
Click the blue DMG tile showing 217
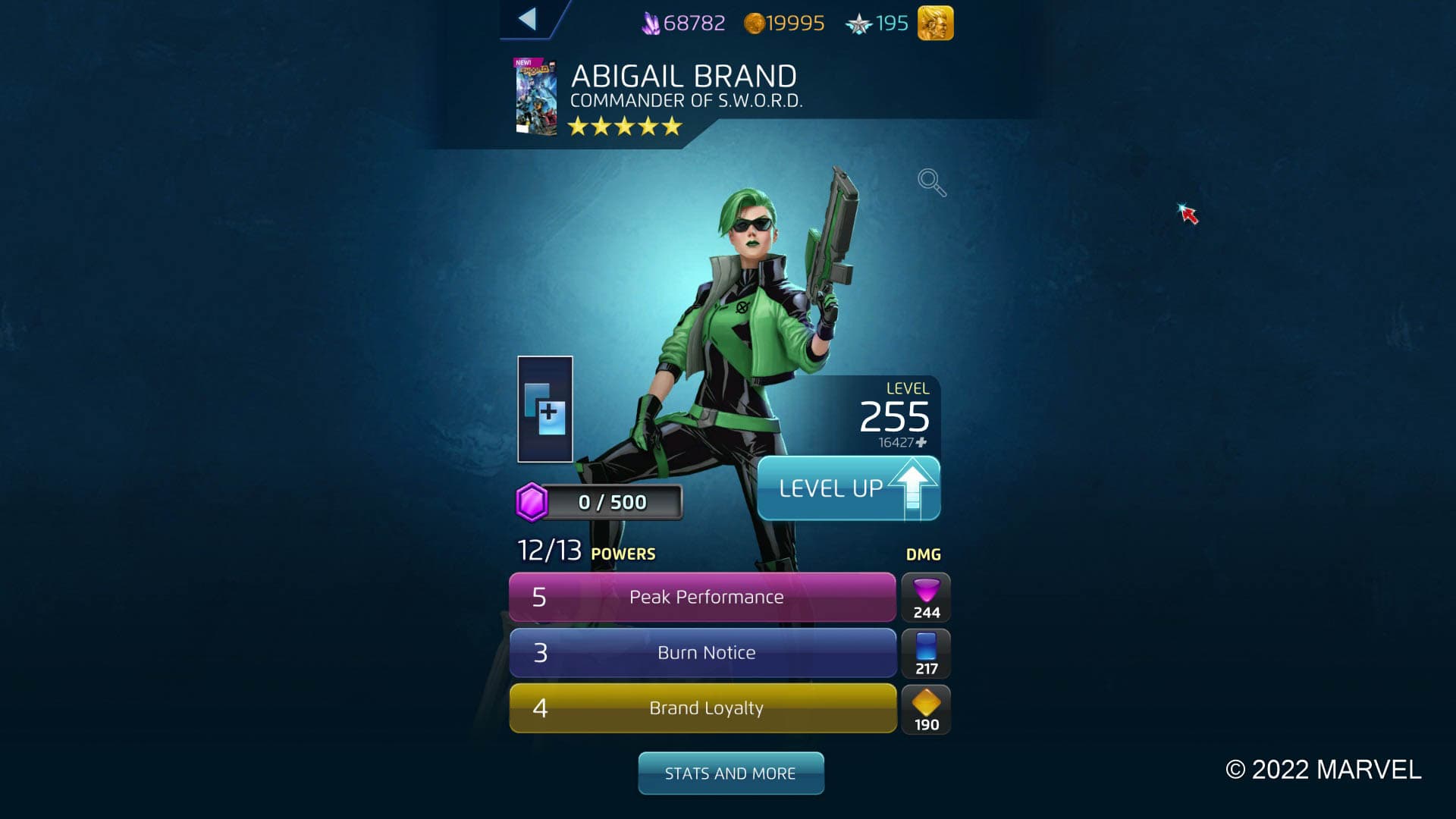coord(925,653)
